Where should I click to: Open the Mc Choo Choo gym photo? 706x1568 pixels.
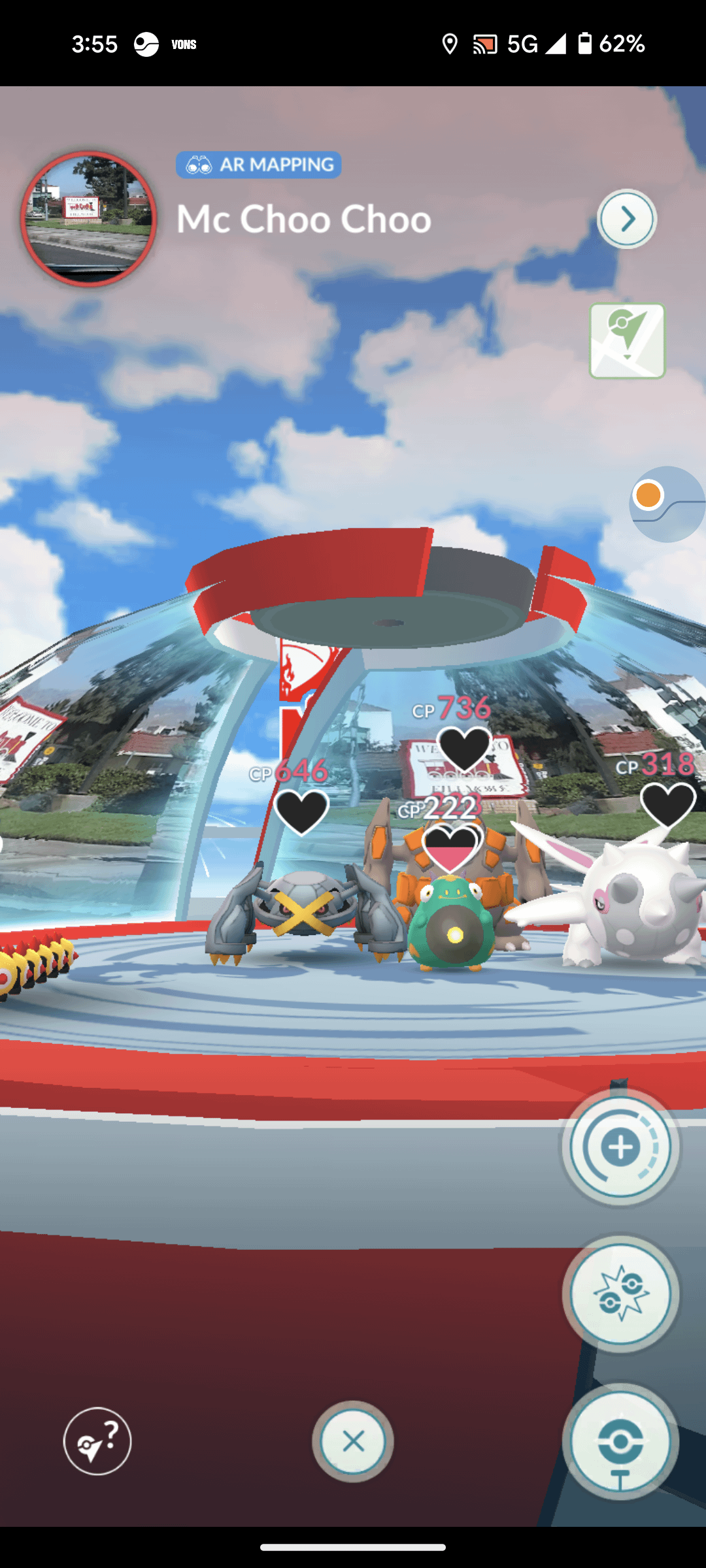pos(89,218)
